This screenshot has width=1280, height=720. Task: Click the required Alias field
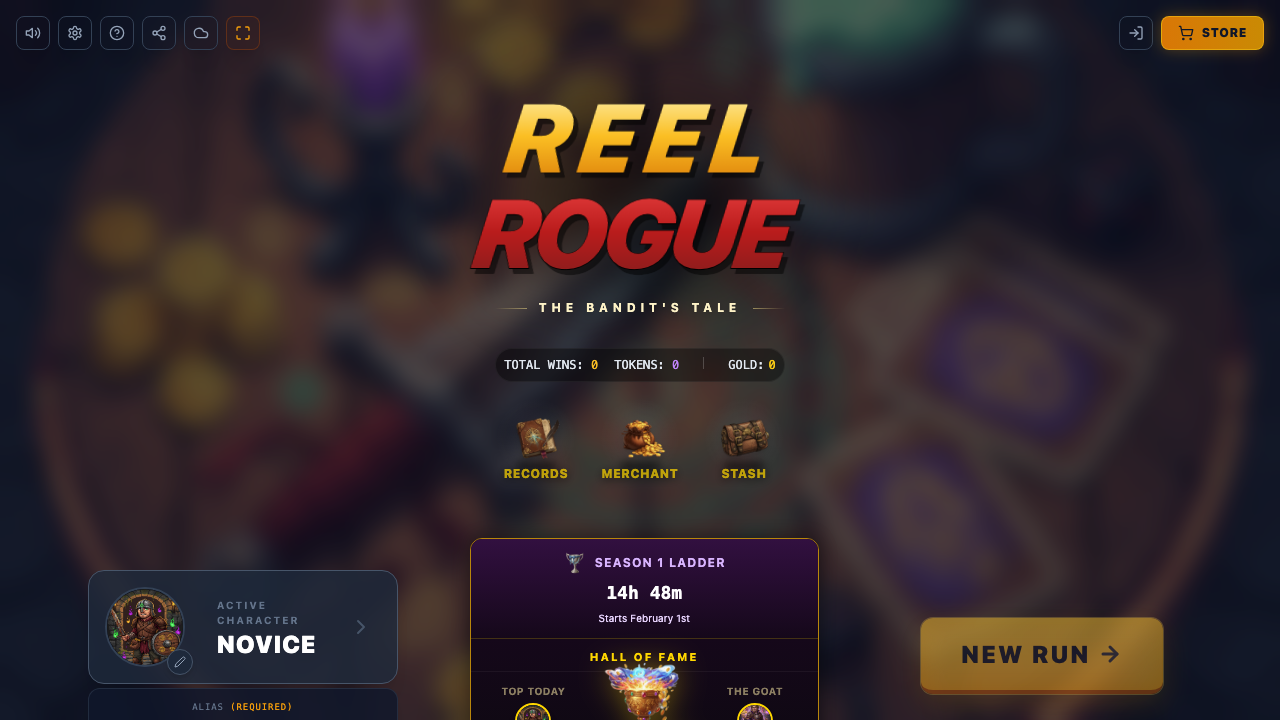tap(242, 707)
